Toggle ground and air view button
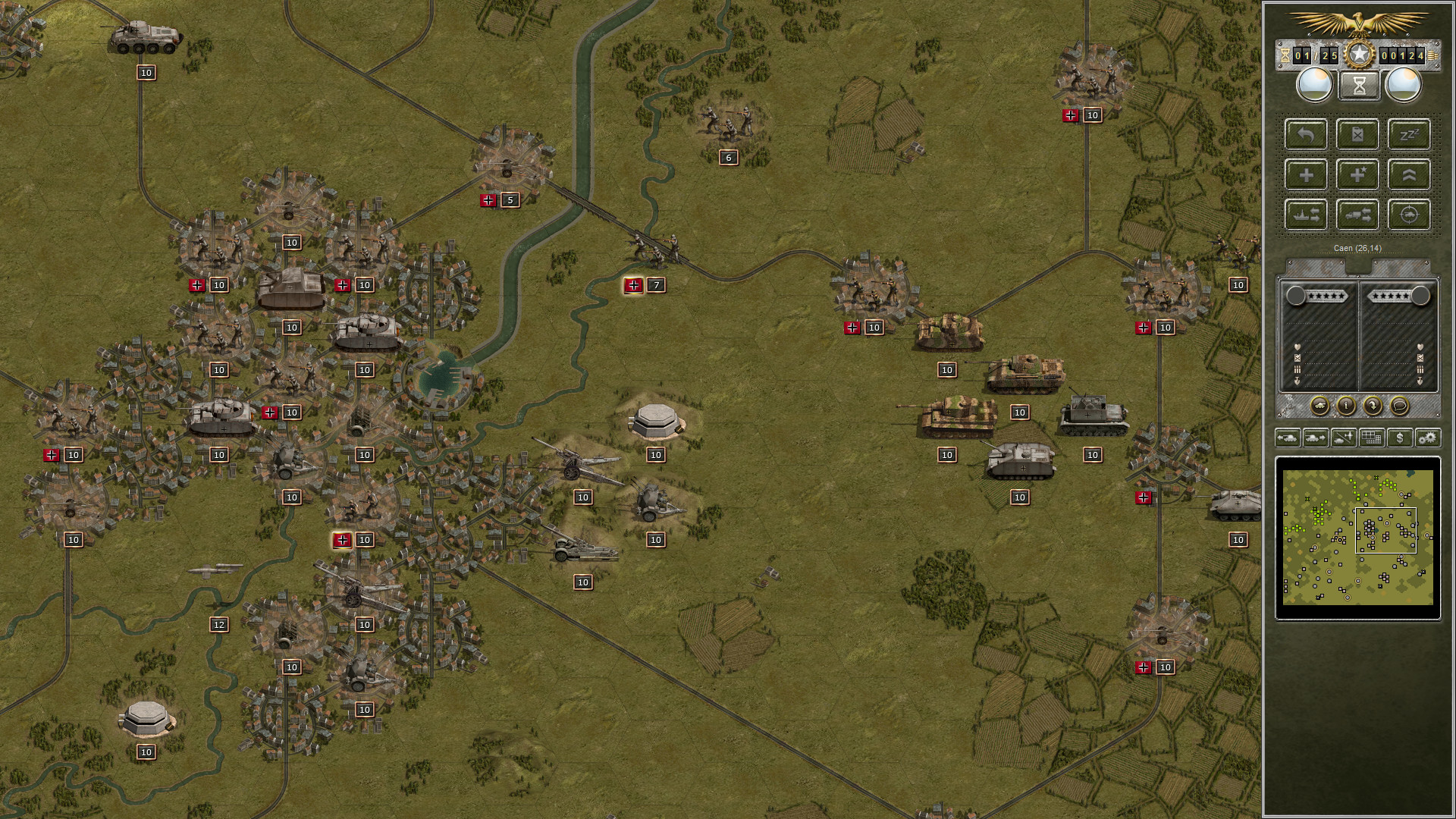This screenshot has height=819, width=1456. click(x=1344, y=438)
